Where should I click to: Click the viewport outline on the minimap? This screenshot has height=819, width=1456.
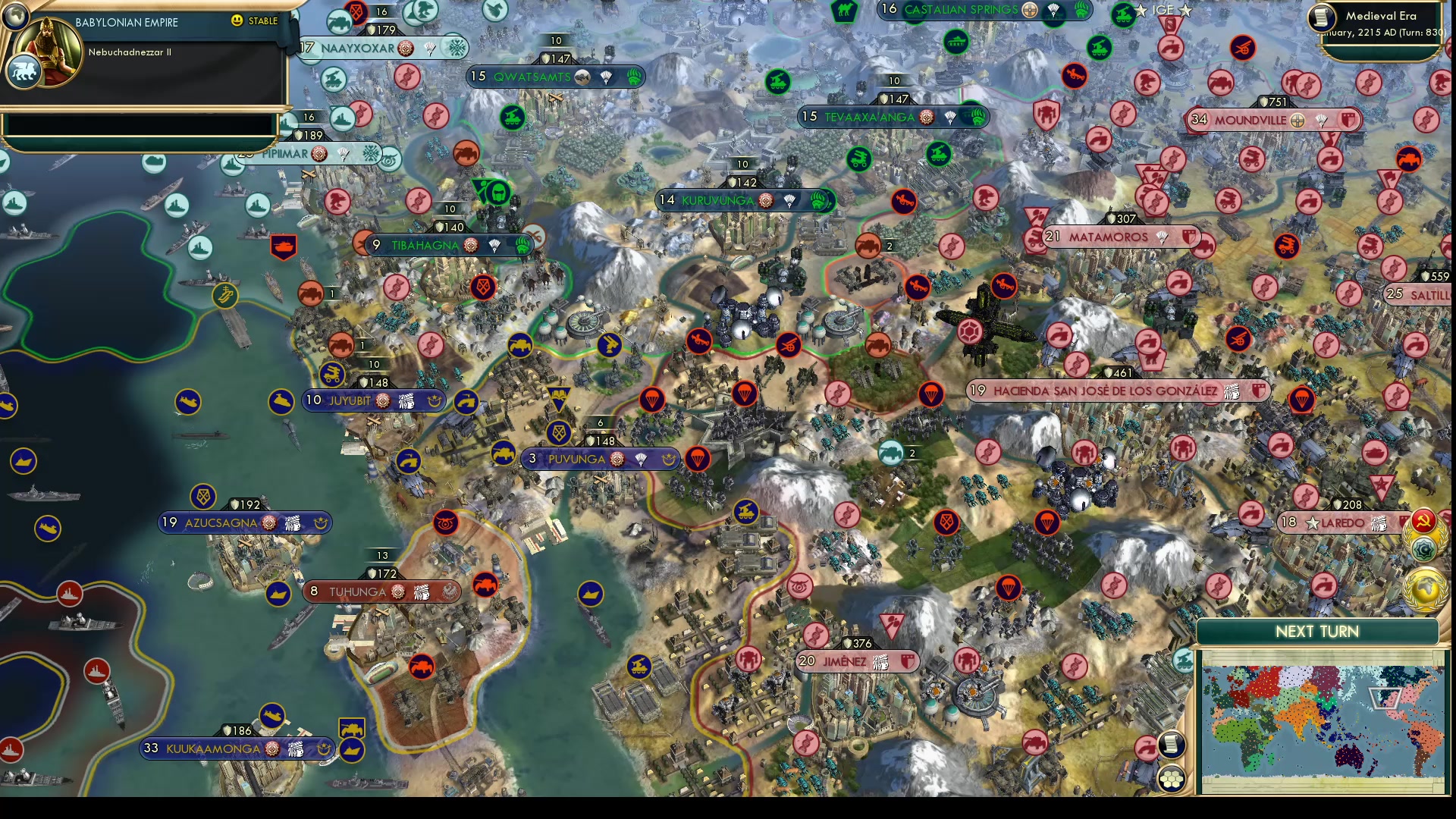(x=1385, y=697)
